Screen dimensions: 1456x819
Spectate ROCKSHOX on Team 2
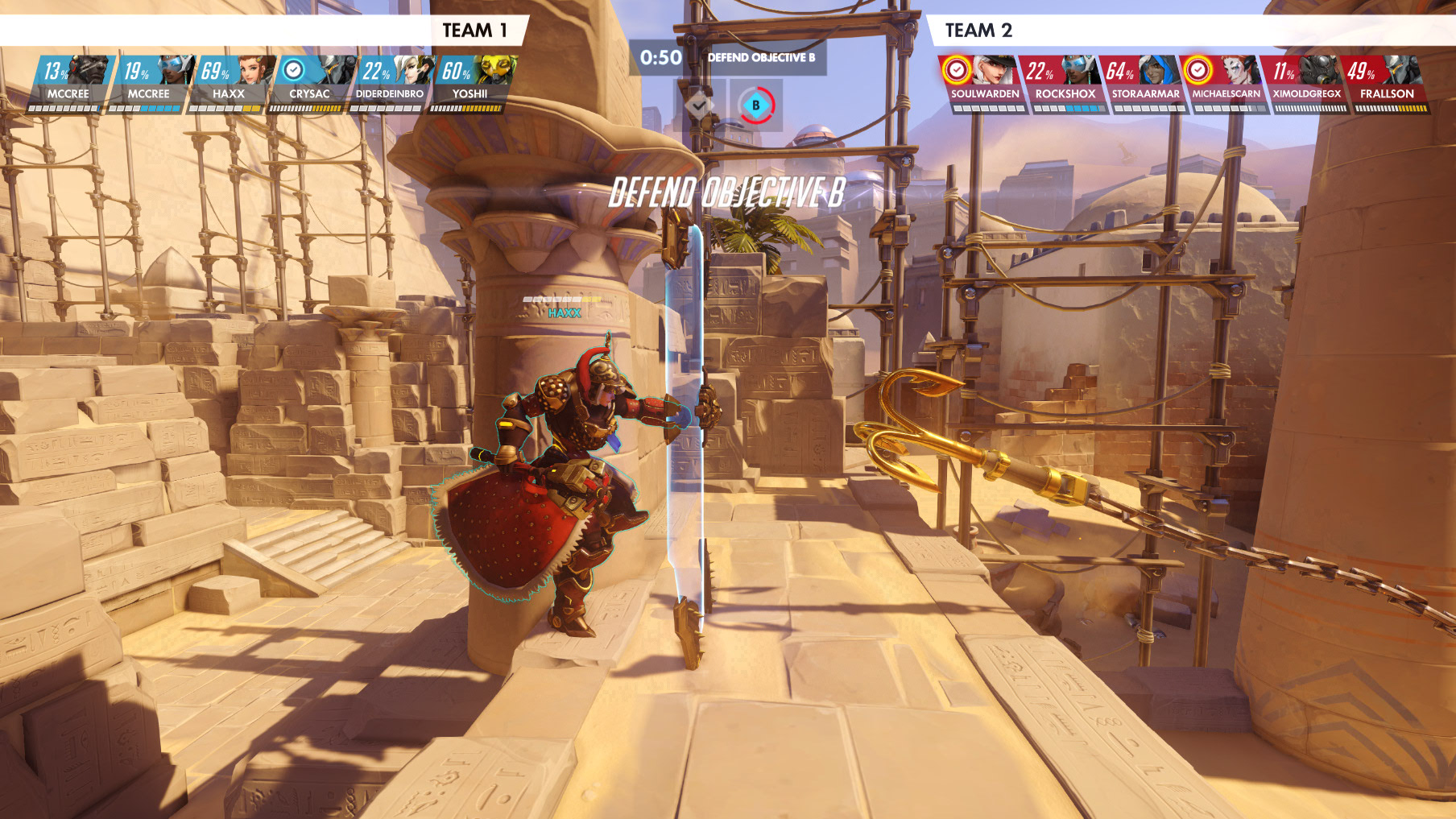pyautogui.click(x=1065, y=84)
